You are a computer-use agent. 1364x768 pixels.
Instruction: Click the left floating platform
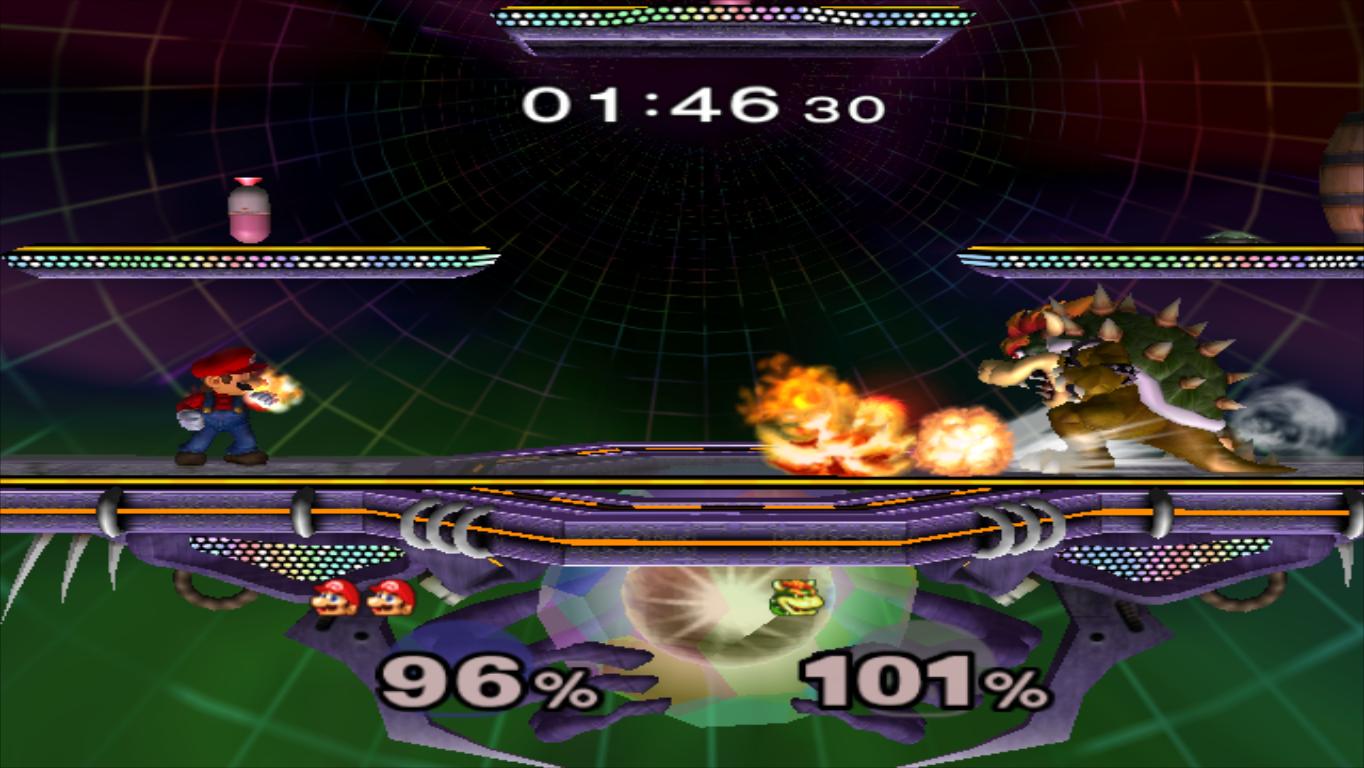(x=240, y=257)
